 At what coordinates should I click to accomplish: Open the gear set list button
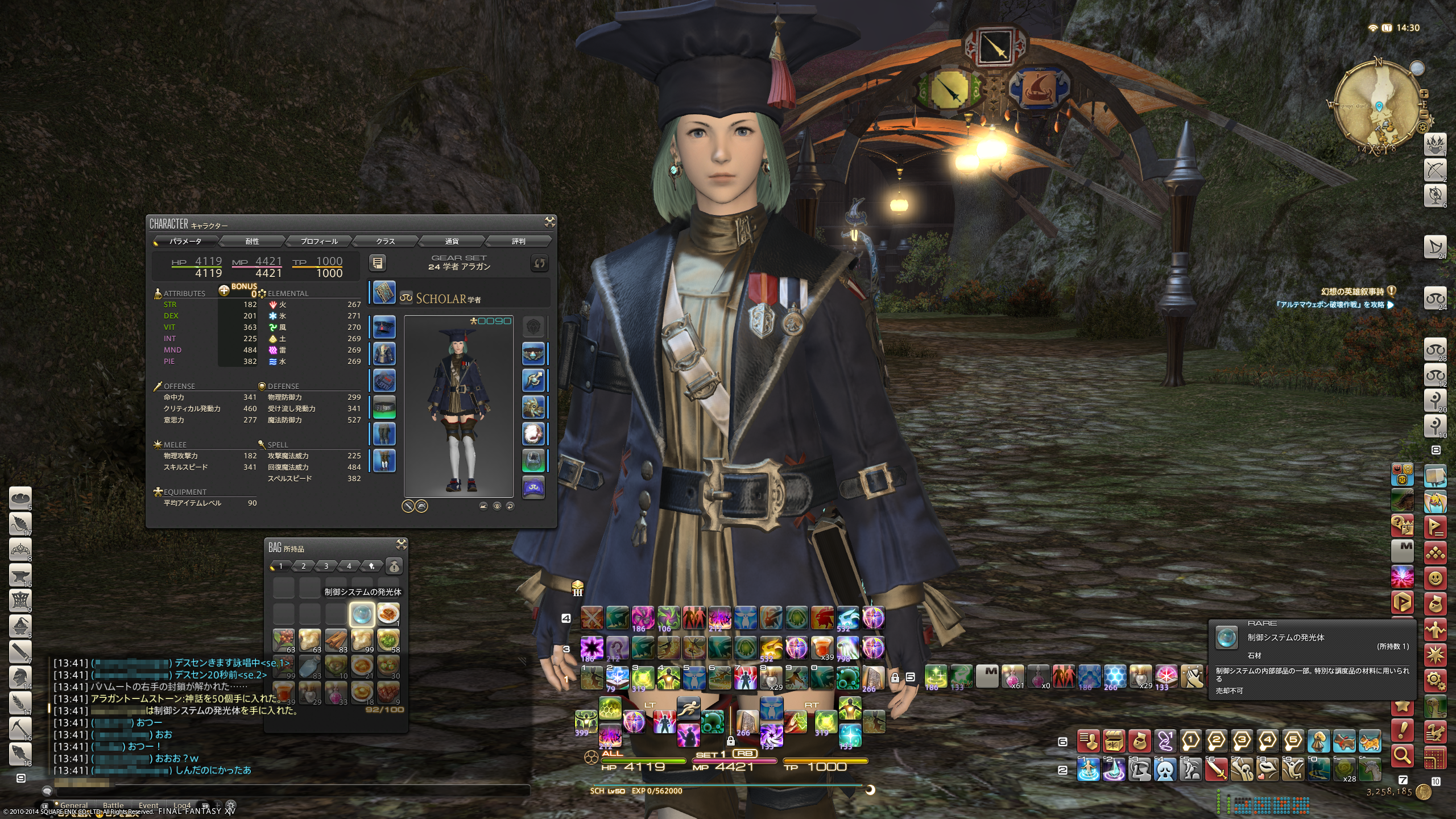(x=378, y=263)
